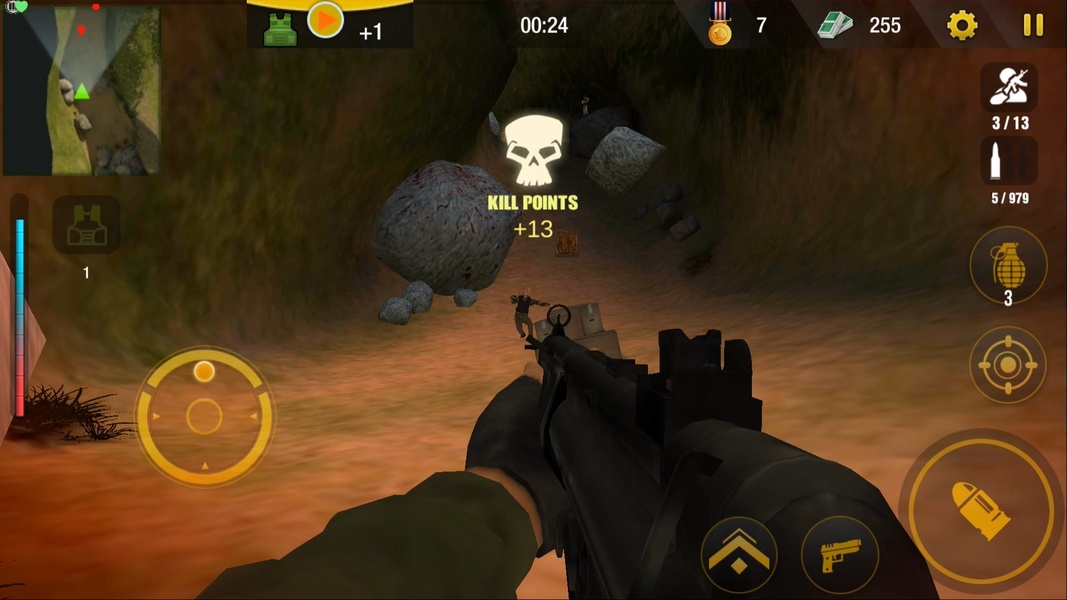Tap the bullet fire button
1067x600 pixels.
(981, 510)
